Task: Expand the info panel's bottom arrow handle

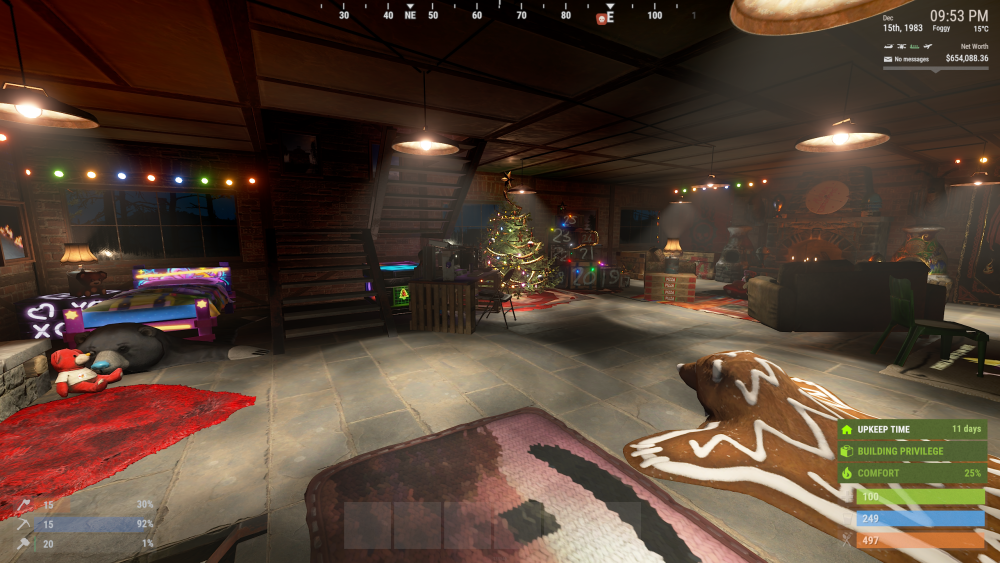Action: [936, 70]
